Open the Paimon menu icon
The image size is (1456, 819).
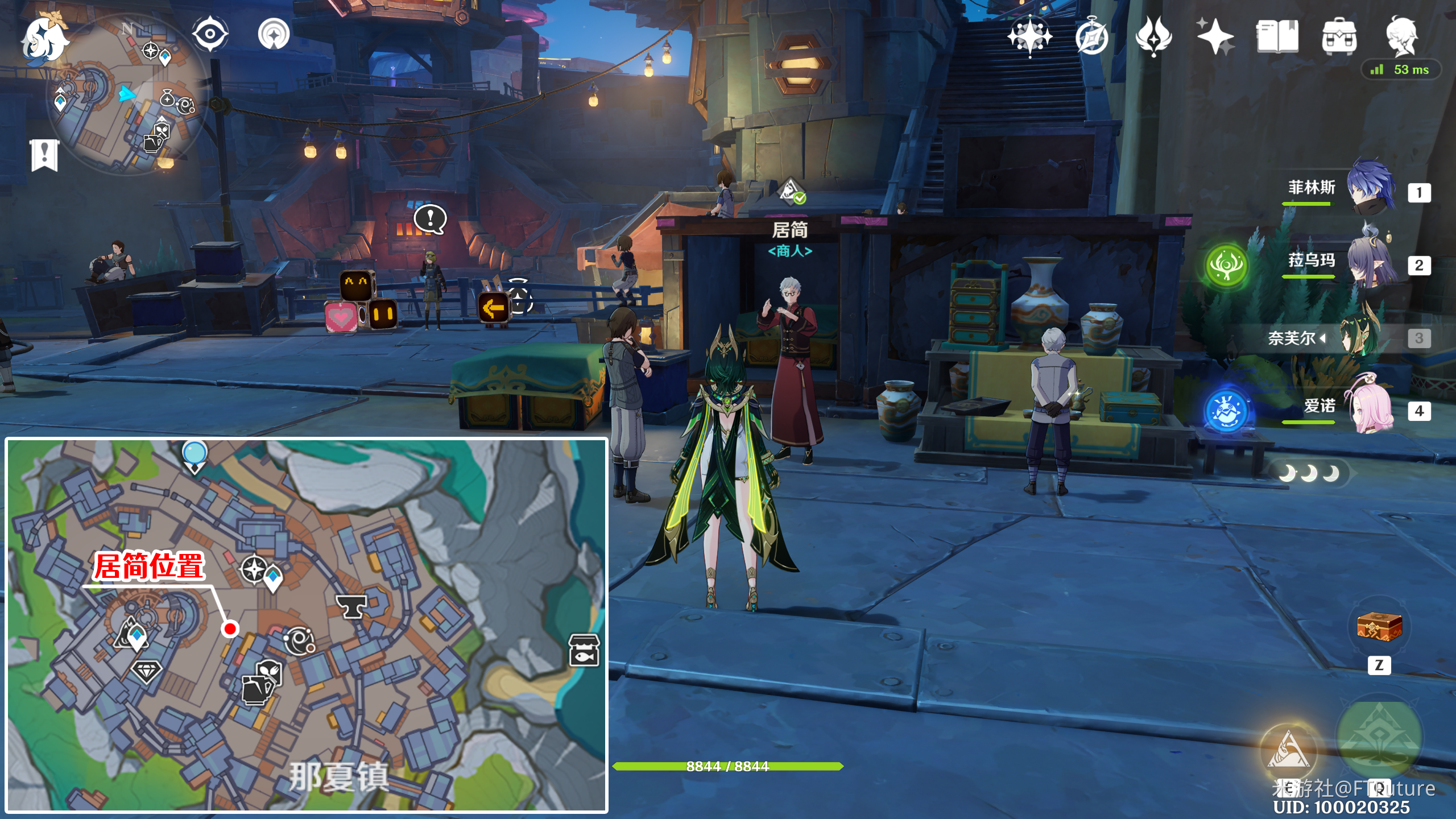click(44, 40)
